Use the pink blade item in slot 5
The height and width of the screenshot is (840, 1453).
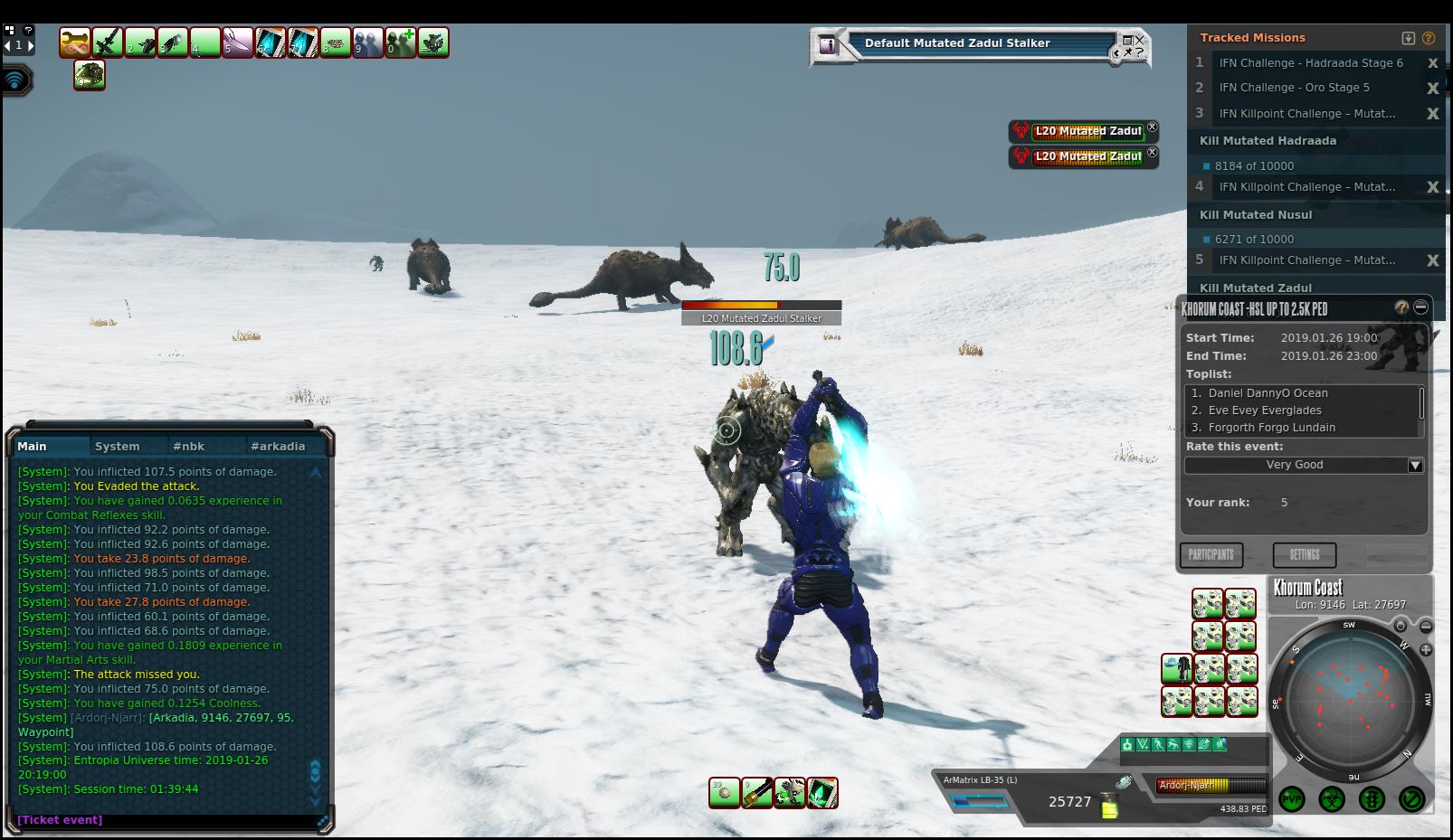point(237,42)
